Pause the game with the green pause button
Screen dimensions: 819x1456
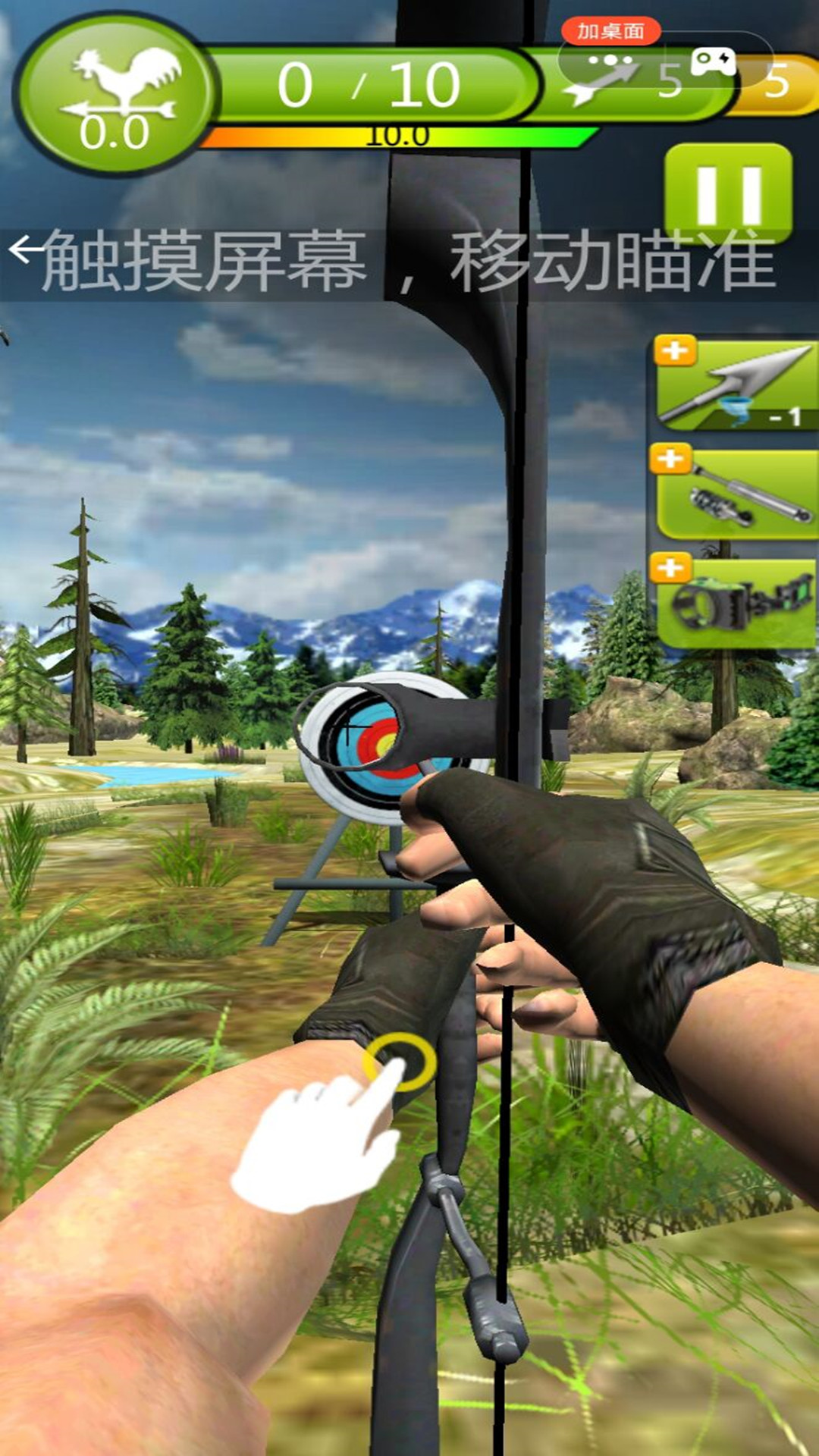click(728, 193)
